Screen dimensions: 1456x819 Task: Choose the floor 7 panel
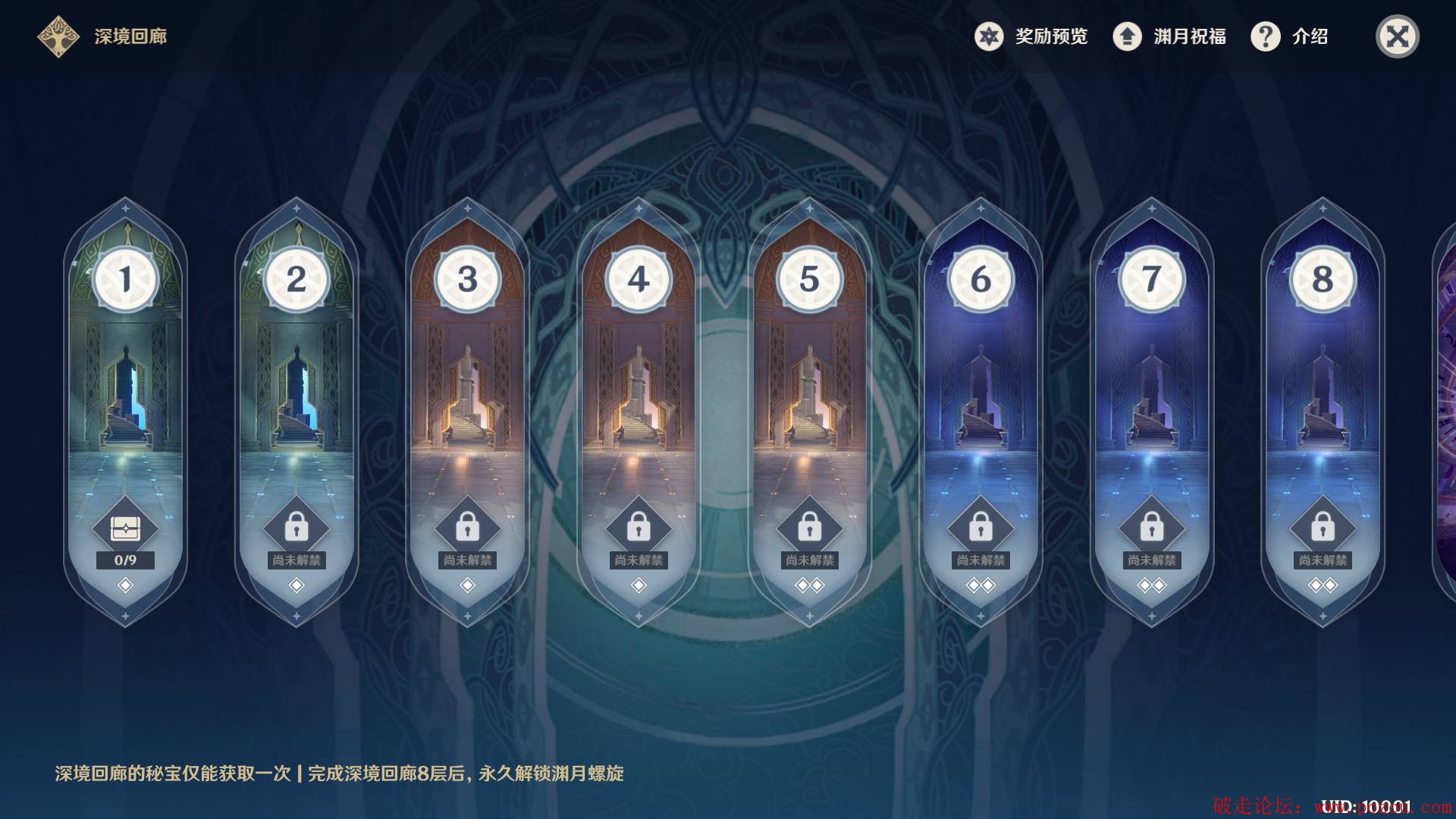pos(1151,394)
